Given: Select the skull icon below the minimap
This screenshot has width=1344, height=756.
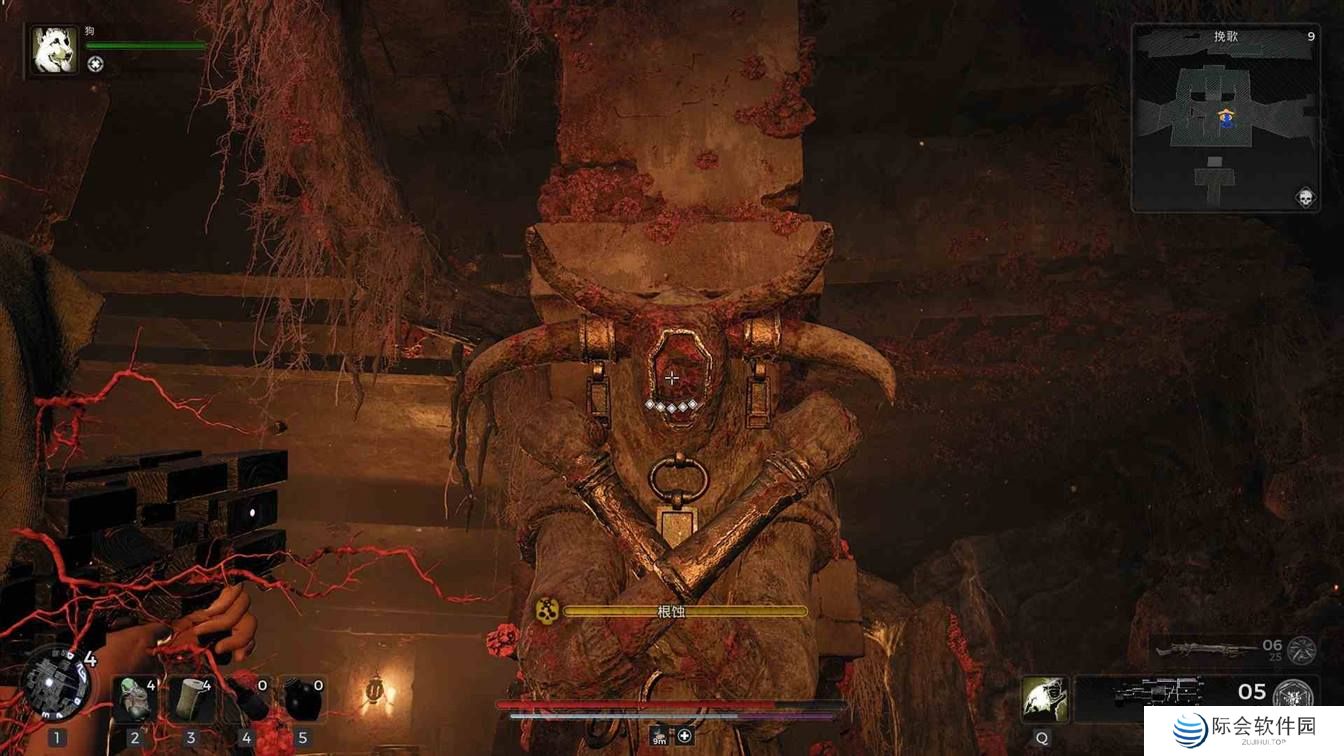Looking at the screenshot, I should coord(1304,197).
